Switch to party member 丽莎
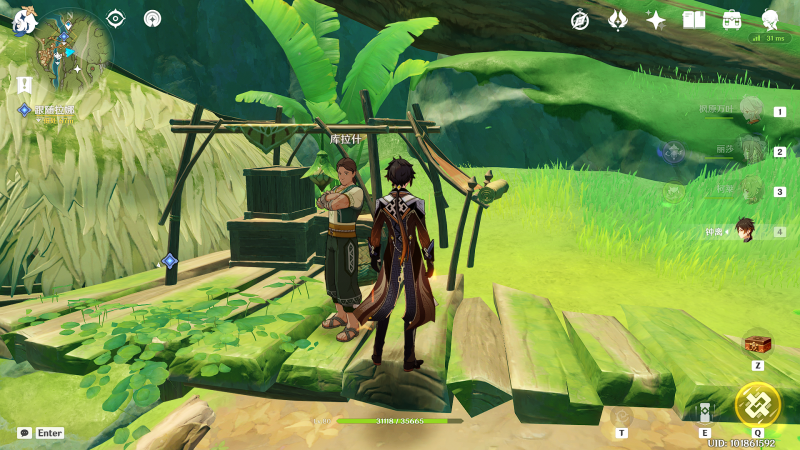This screenshot has width=800, height=450. point(749,150)
